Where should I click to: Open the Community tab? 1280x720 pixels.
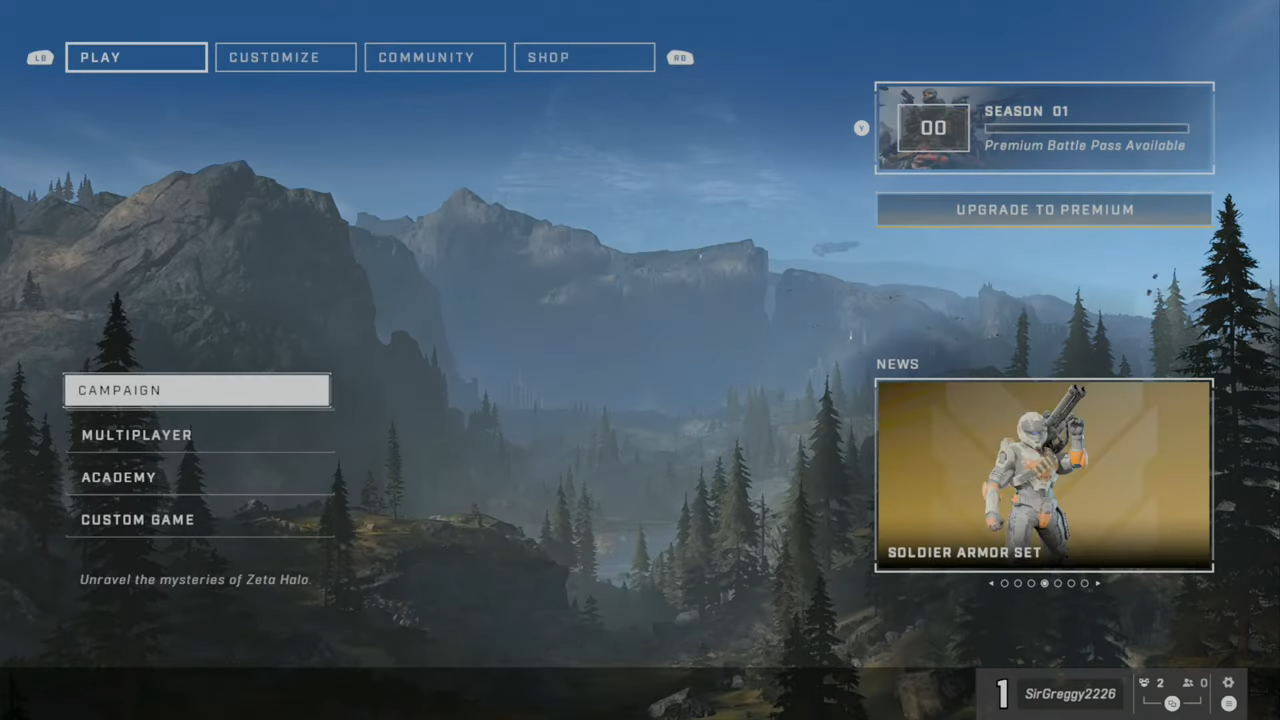pyautogui.click(x=435, y=57)
